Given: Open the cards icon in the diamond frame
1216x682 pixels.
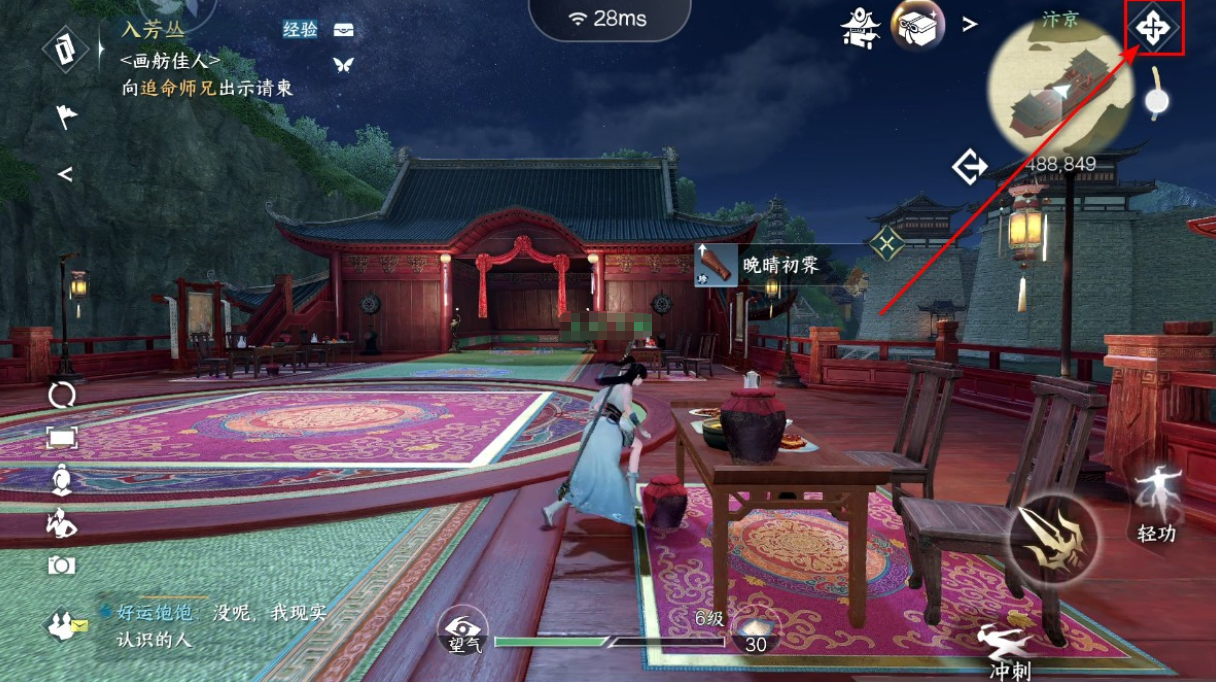Looking at the screenshot, I should (66, 49).
